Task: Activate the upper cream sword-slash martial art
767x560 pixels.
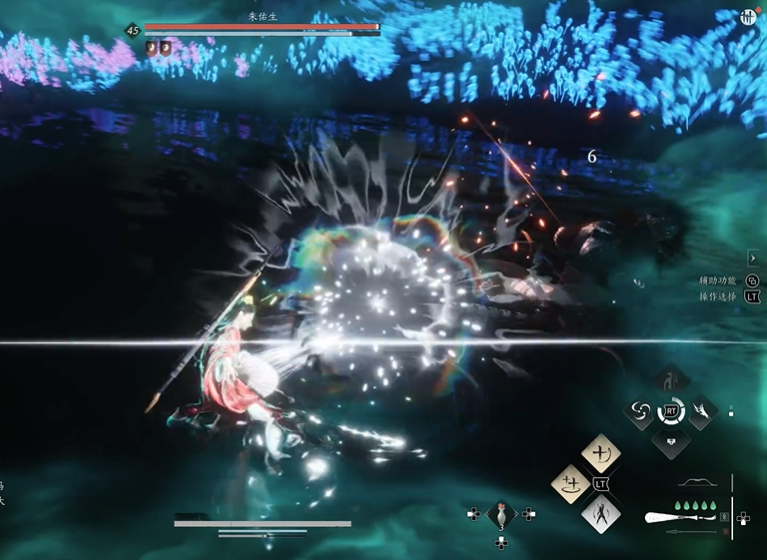Action: [601, 455]
